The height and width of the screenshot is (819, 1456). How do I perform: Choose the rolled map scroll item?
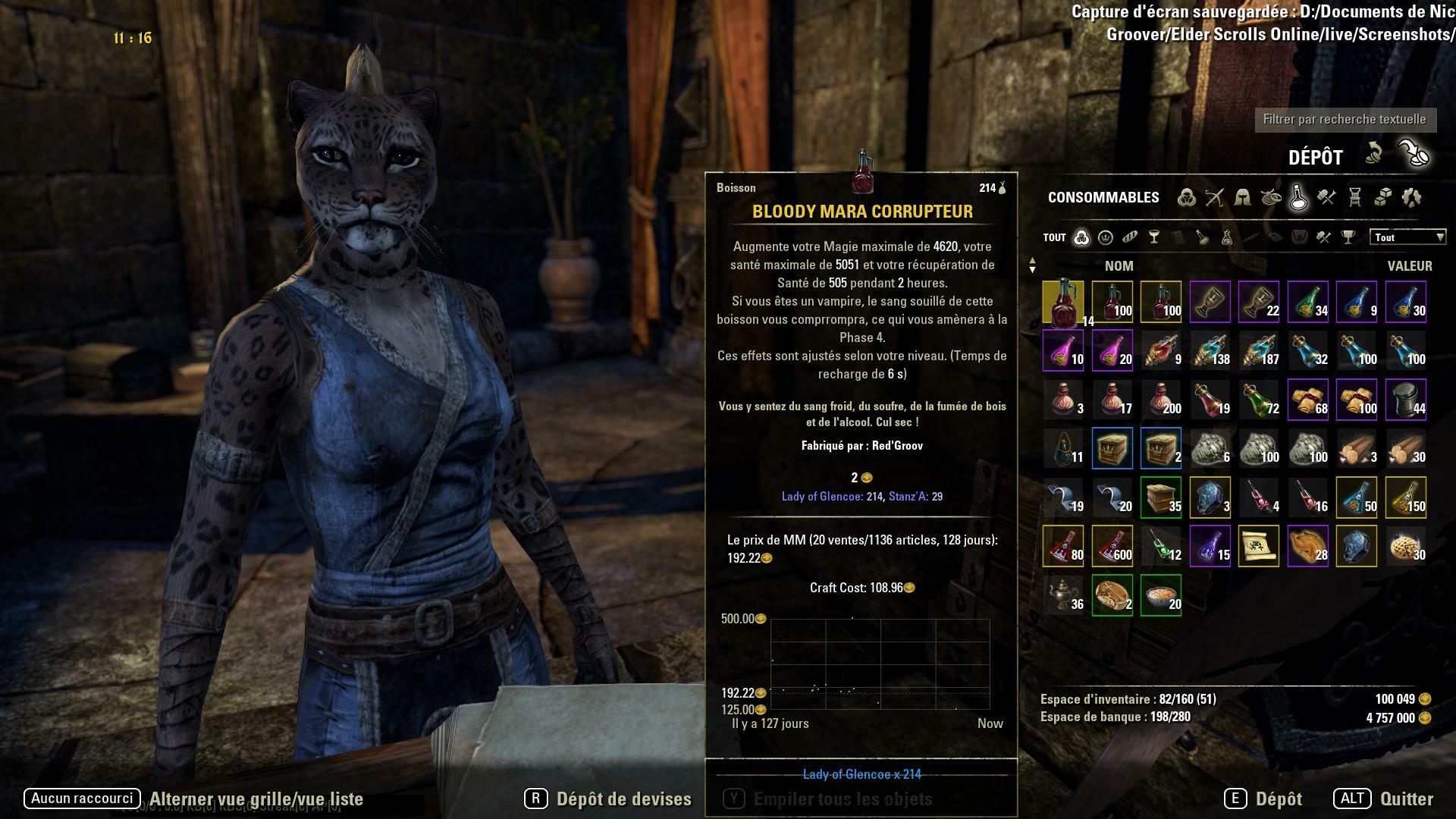[1258, 546]
